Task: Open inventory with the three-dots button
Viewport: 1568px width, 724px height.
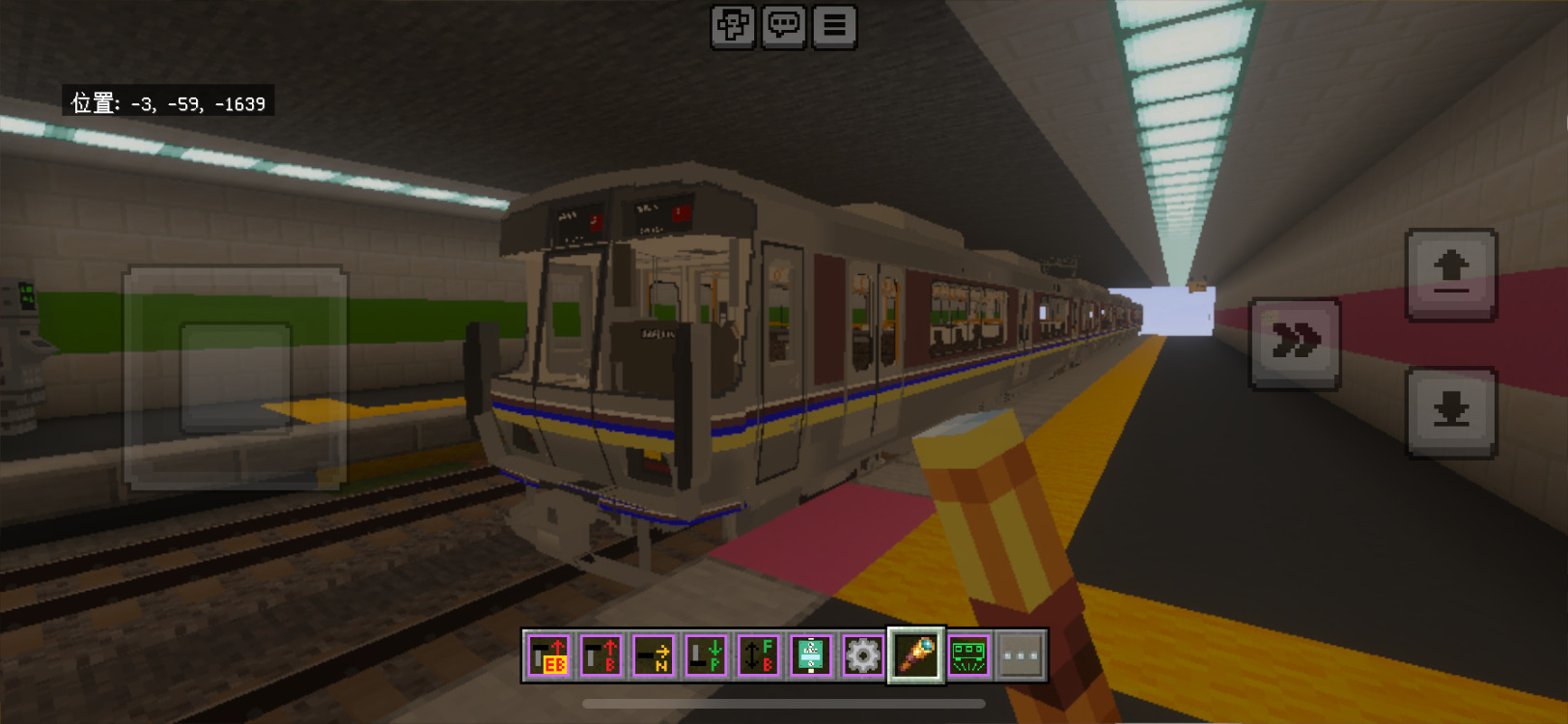Action: [1021, 656]
